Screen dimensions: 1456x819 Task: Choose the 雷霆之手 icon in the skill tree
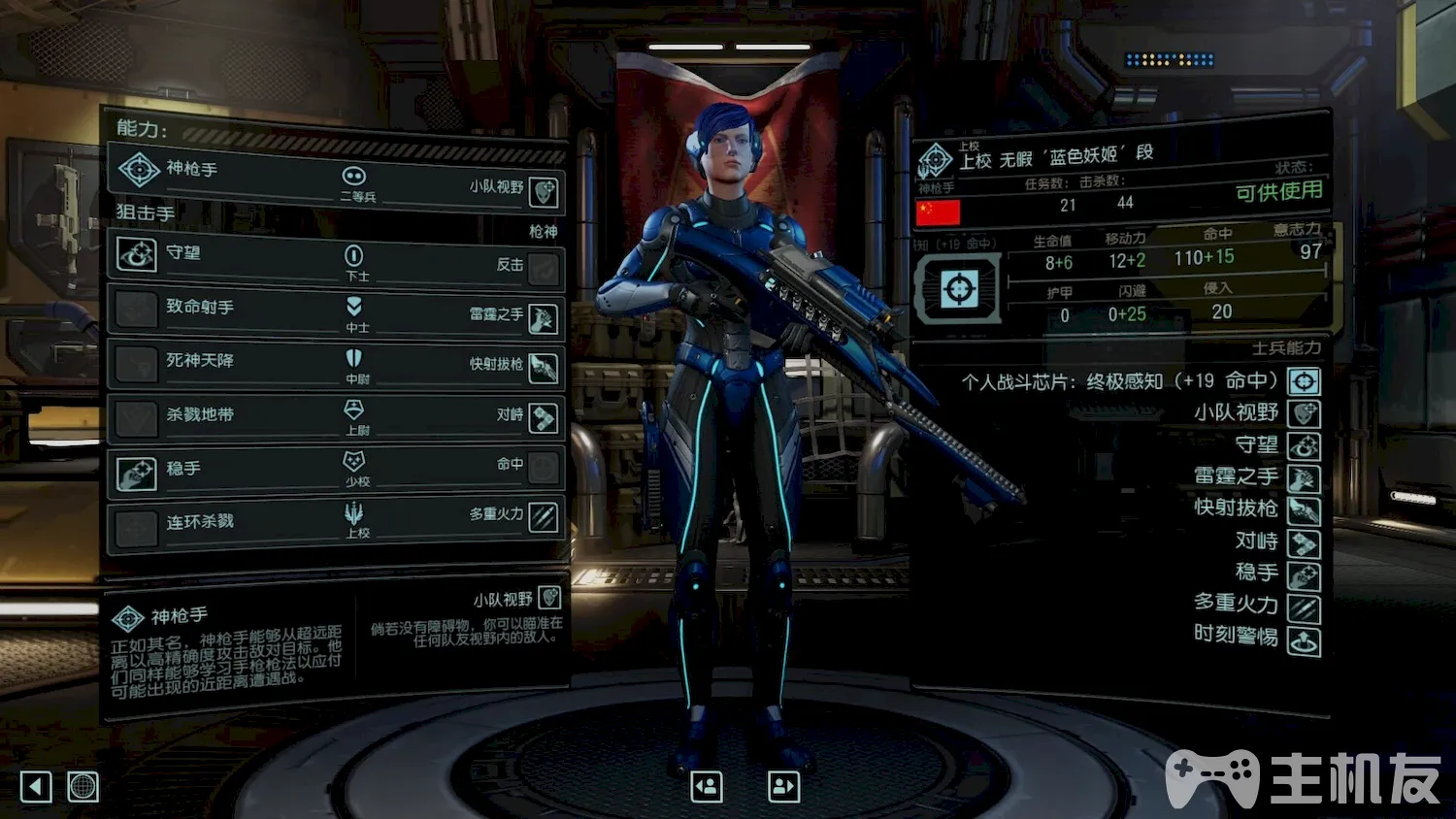click(x=544, y=317)
